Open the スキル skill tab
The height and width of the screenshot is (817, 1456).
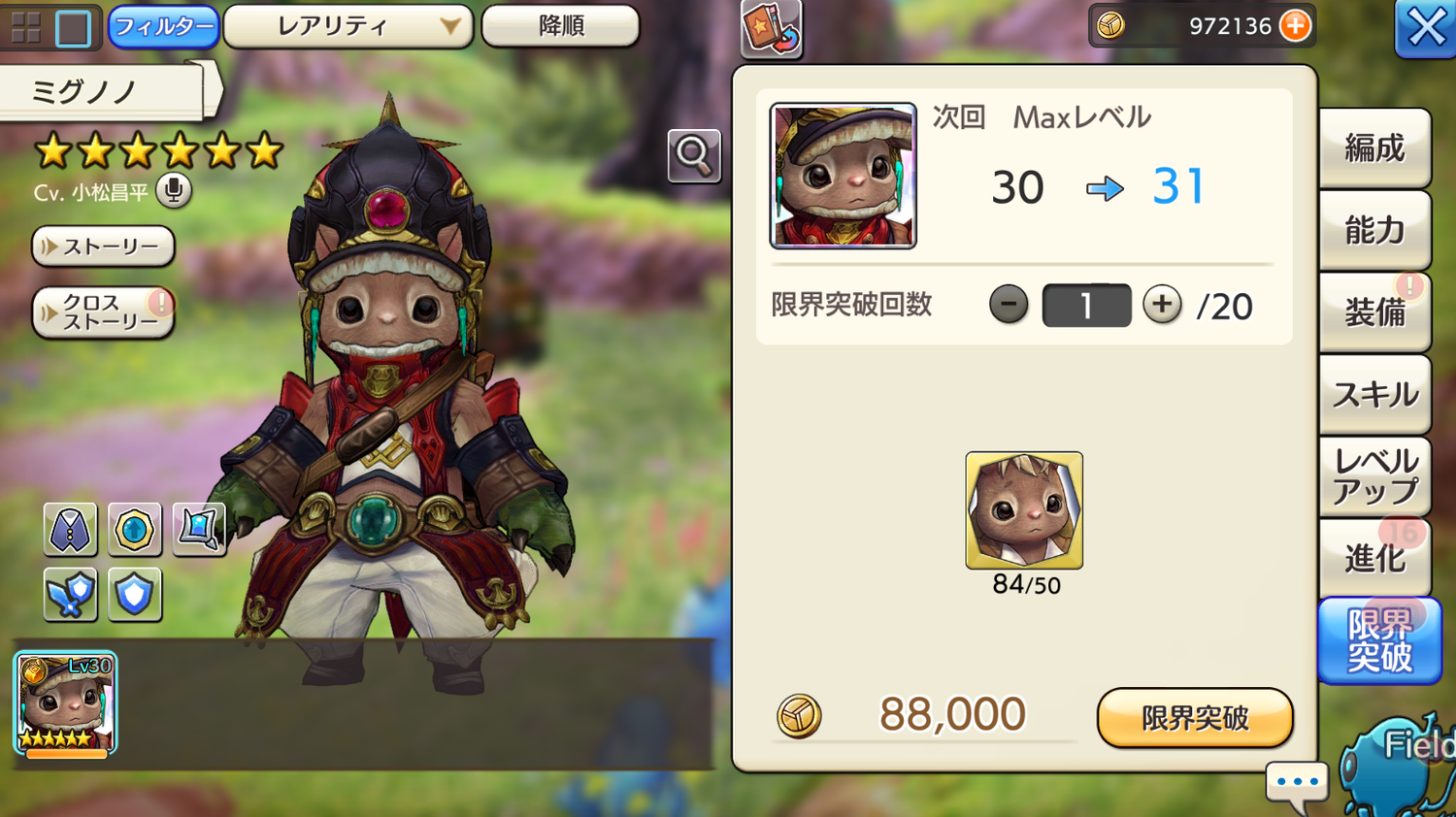[x=1373, y=395]
